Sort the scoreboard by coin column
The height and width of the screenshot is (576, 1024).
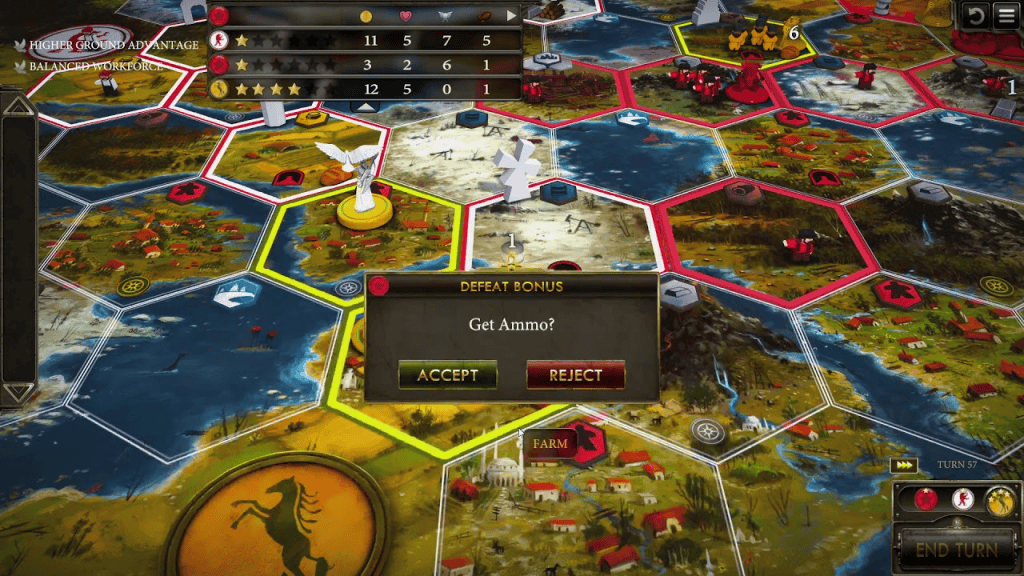[366, 16]
